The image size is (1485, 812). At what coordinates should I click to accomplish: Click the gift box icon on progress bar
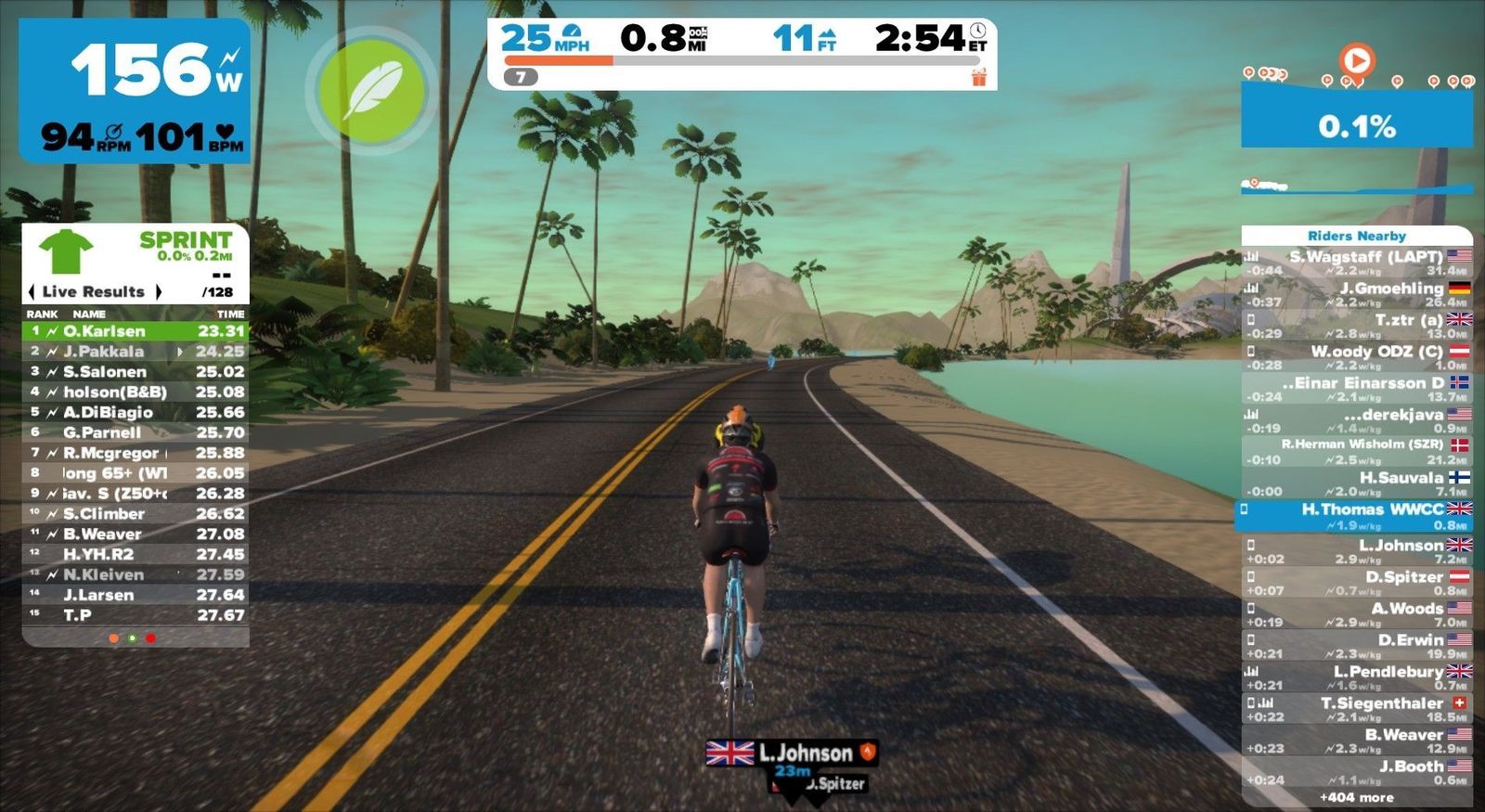coord(979,78)
